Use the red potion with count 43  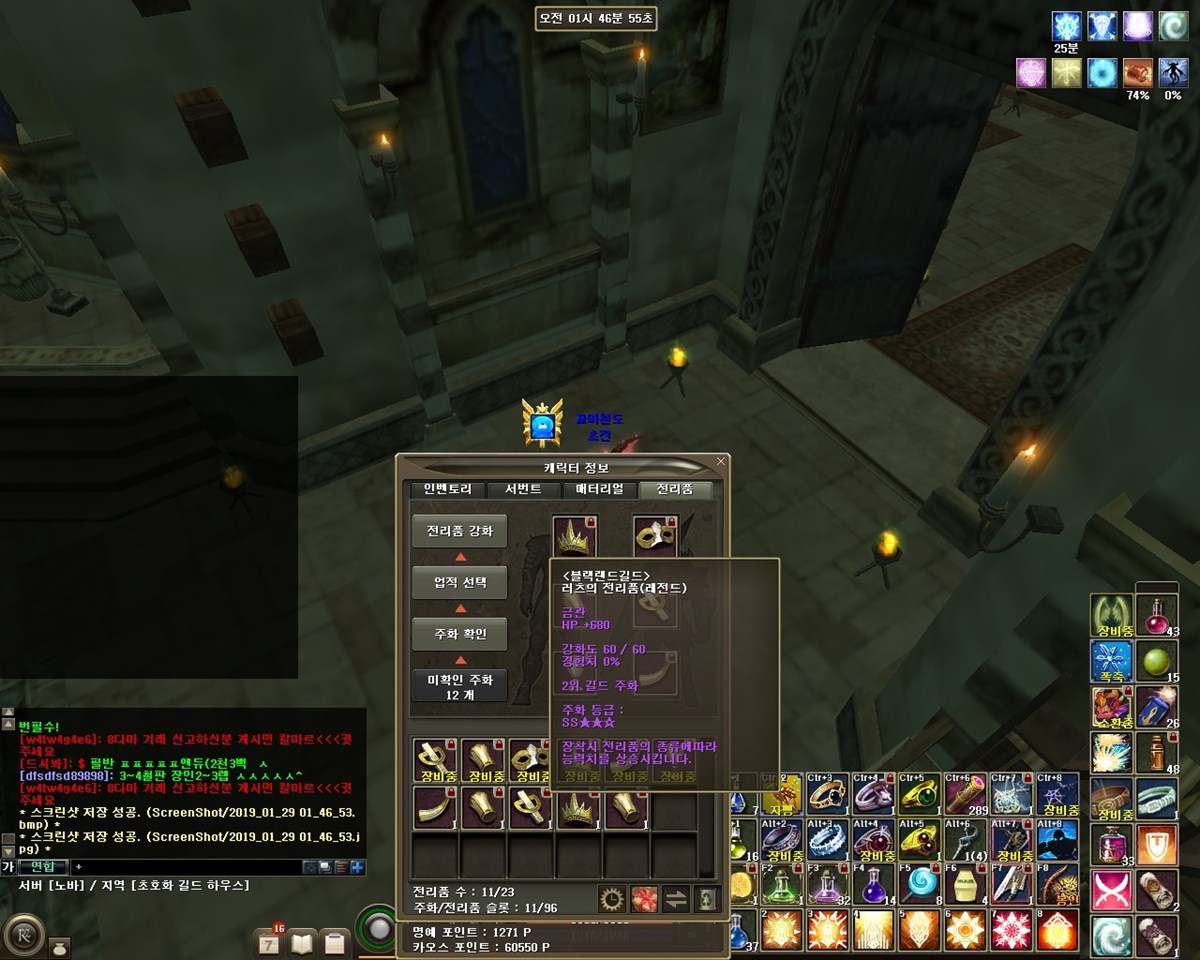point(1157,616)
